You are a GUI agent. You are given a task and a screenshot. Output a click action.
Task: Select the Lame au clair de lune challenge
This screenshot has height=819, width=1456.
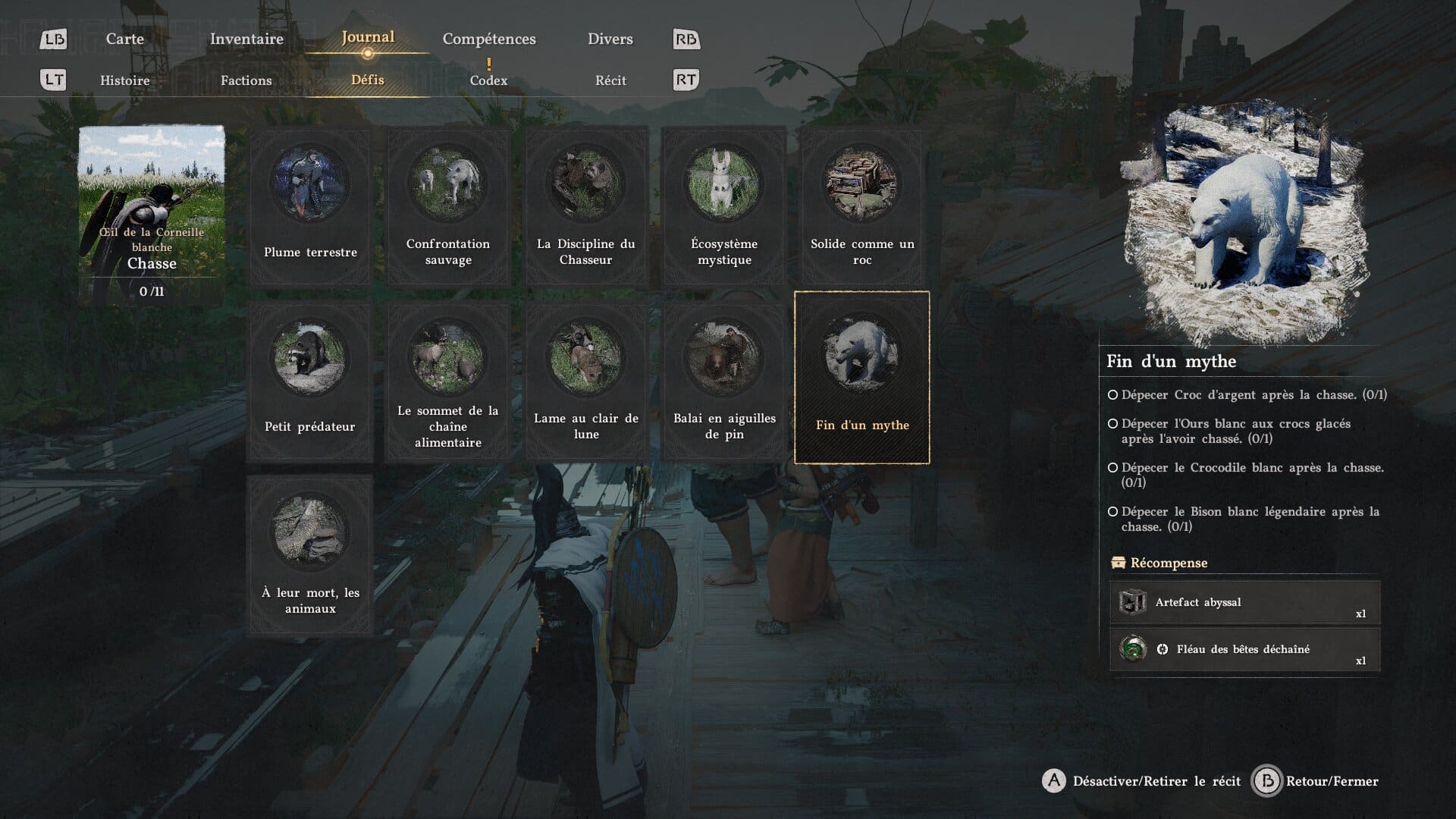pos(586,381)
